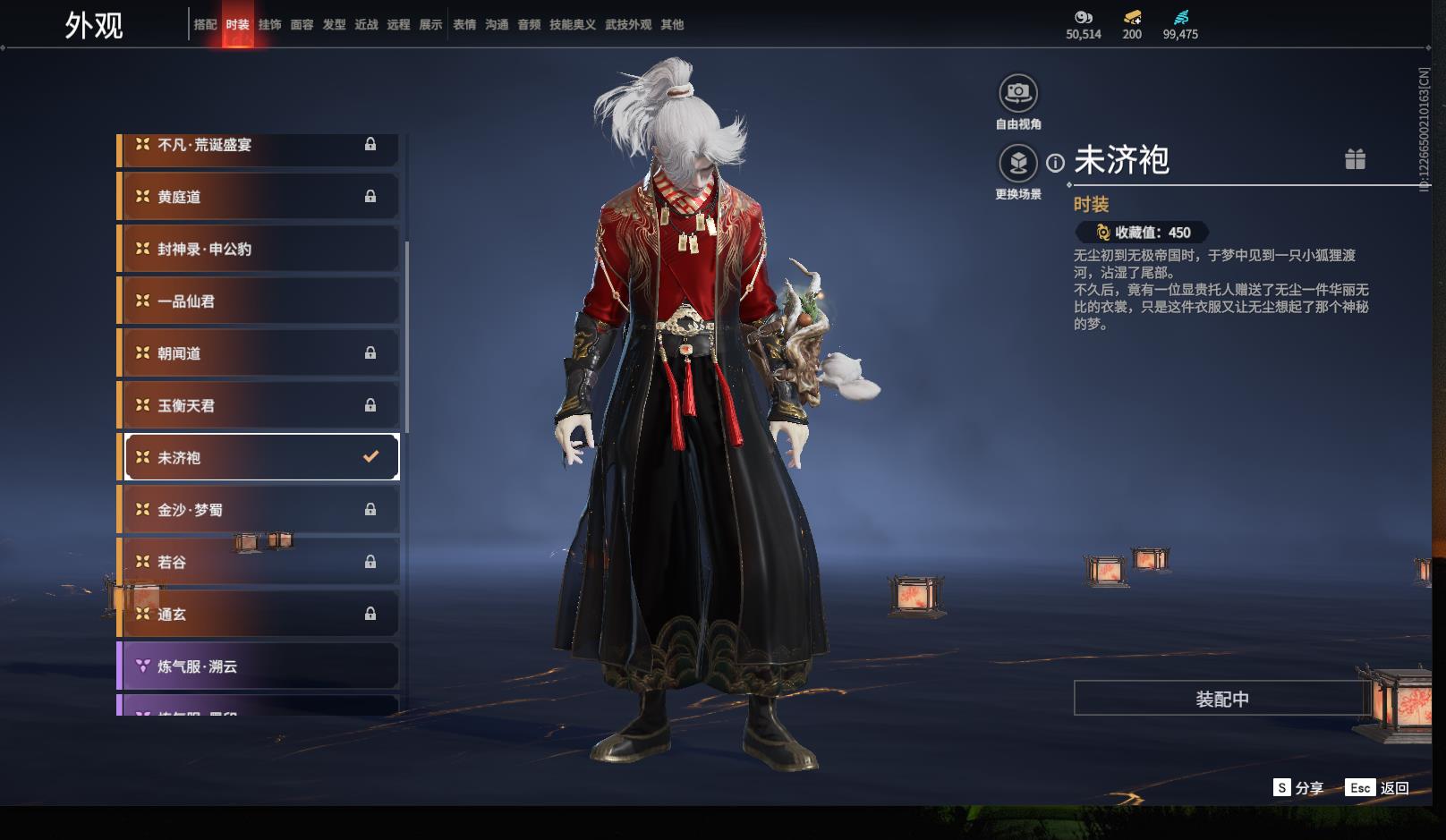Open the 技能奥义 tab
Image resolution: width=1446 pixels, height=840 pixels.
(x=572, y=25)
